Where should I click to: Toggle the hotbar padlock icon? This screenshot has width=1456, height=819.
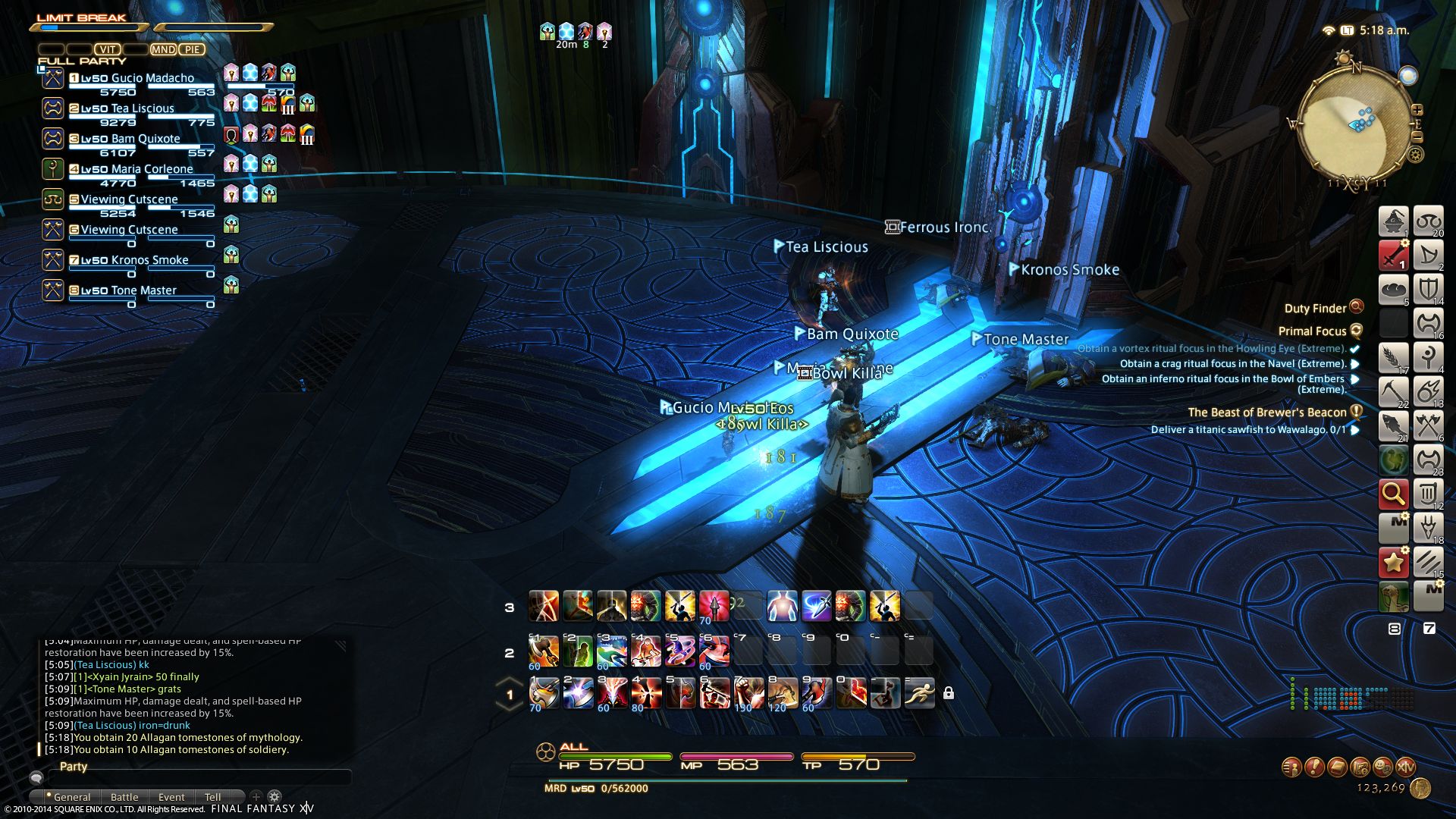[x=948, y=693]
